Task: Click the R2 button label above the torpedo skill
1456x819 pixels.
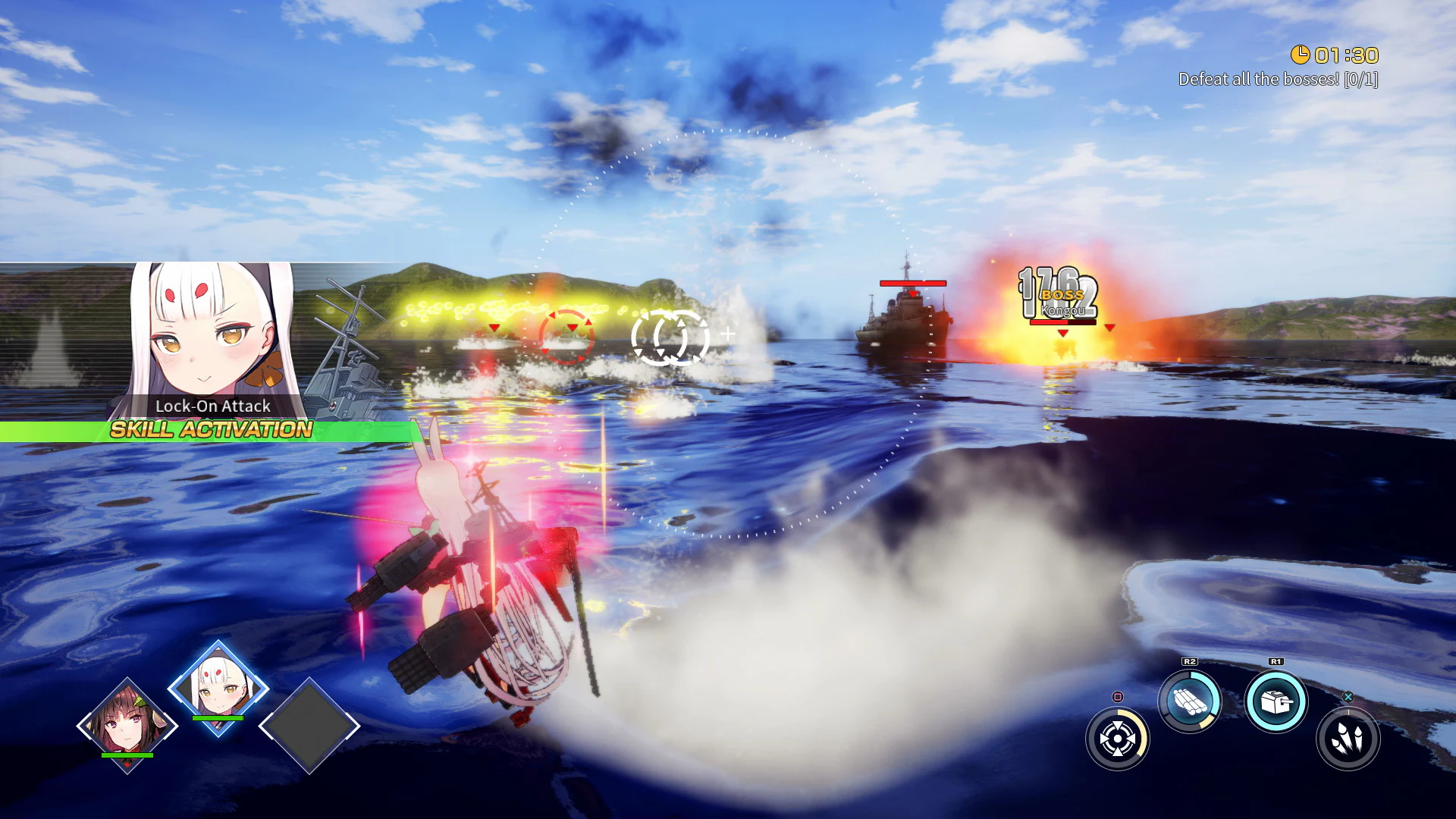Action: pos(1189,661)
